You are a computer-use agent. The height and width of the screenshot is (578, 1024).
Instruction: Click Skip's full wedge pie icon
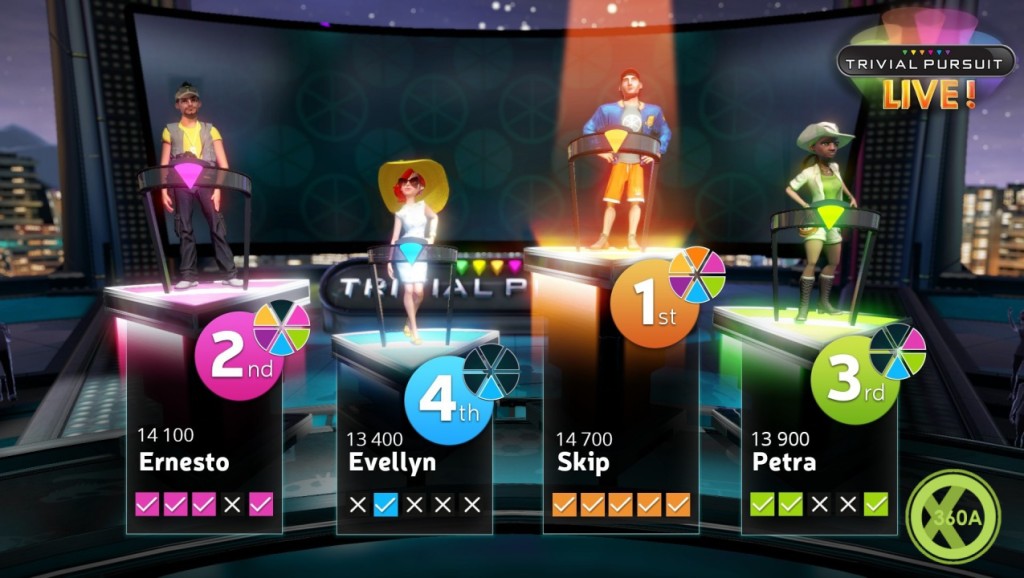[x=697, y=274]
